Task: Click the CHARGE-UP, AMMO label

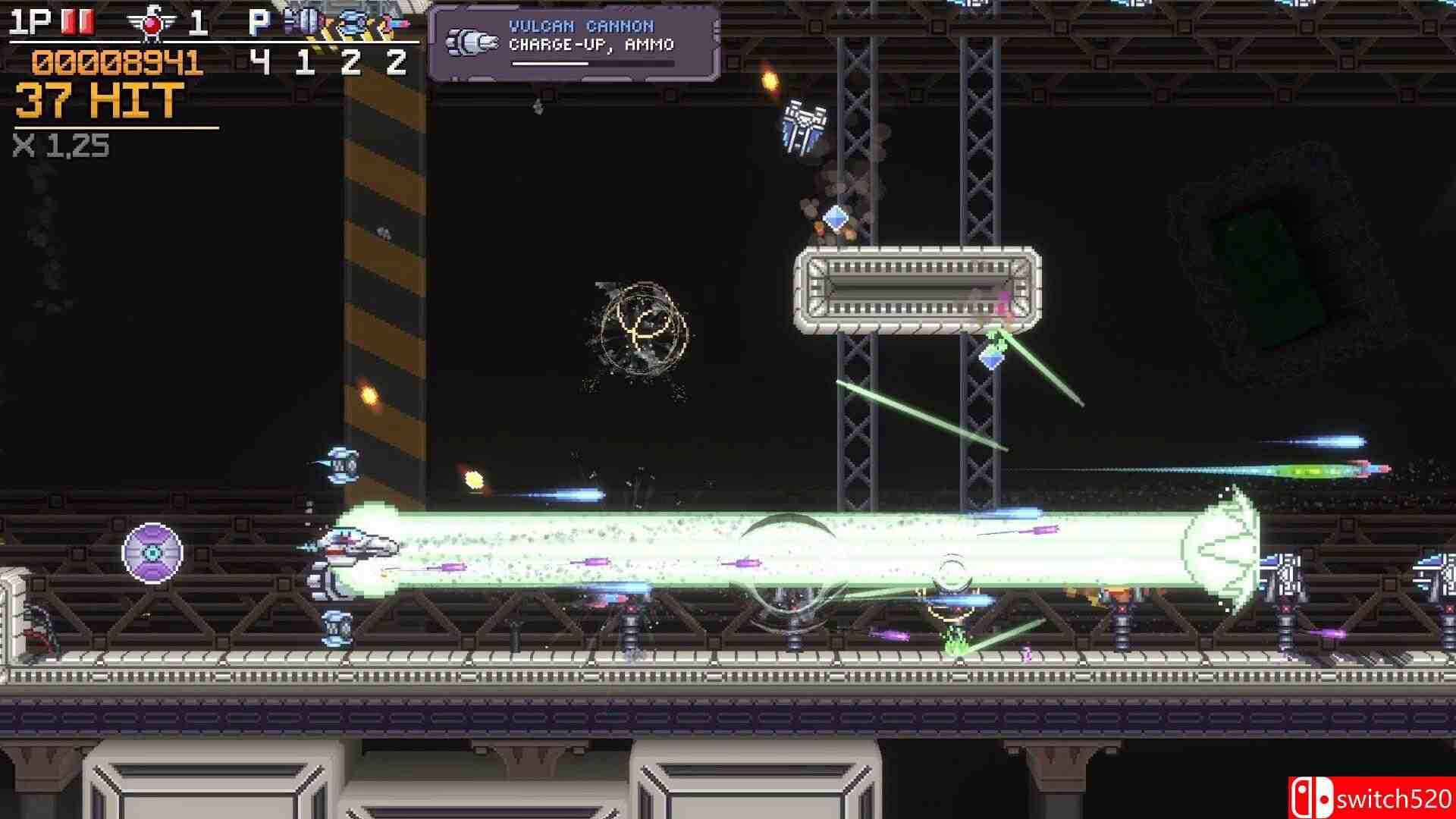Action: pos(591,45)
